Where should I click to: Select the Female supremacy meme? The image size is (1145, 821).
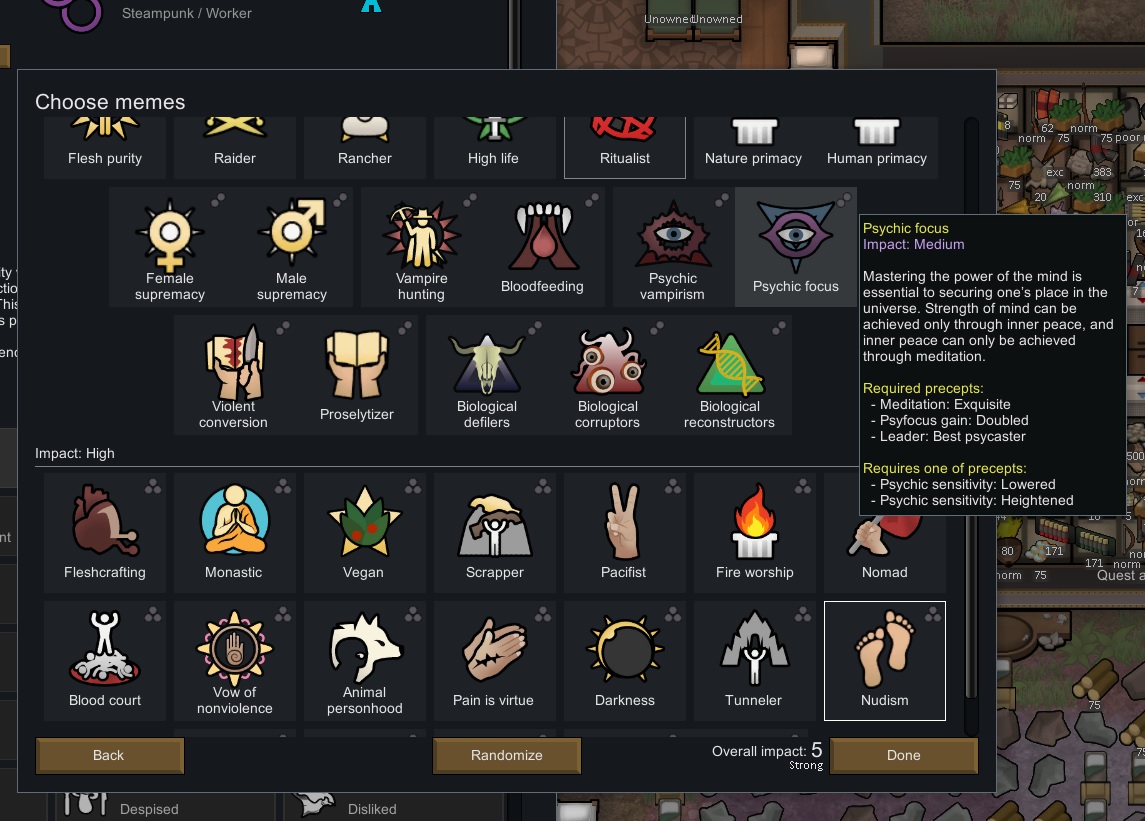170,247
